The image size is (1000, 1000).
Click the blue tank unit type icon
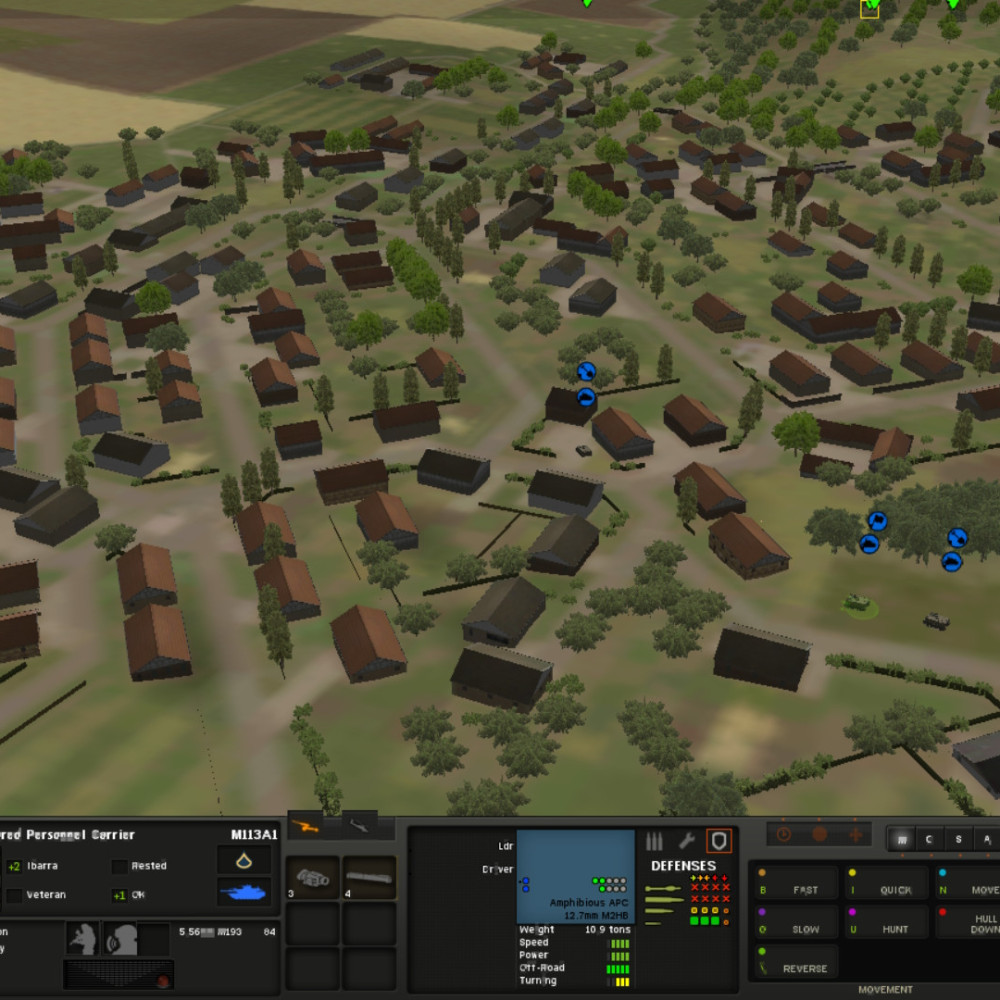tap(244, 892)
